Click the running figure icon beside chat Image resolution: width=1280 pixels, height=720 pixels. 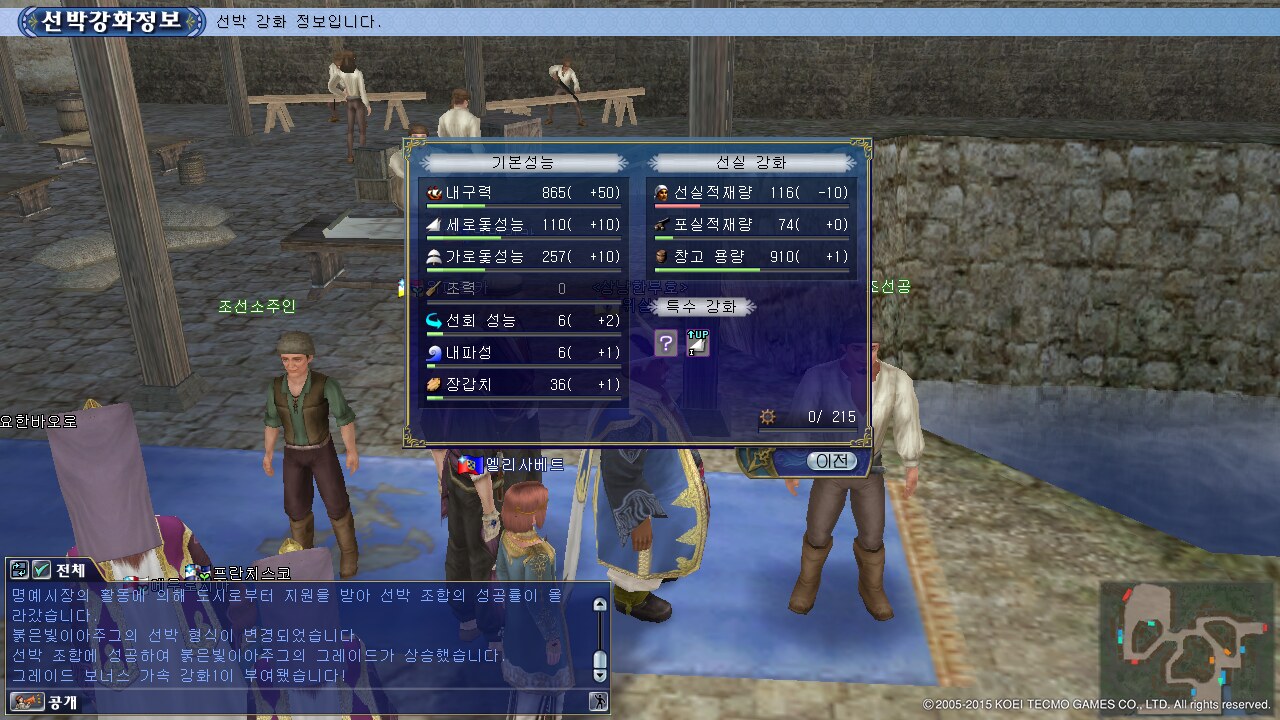coord(599,702)
